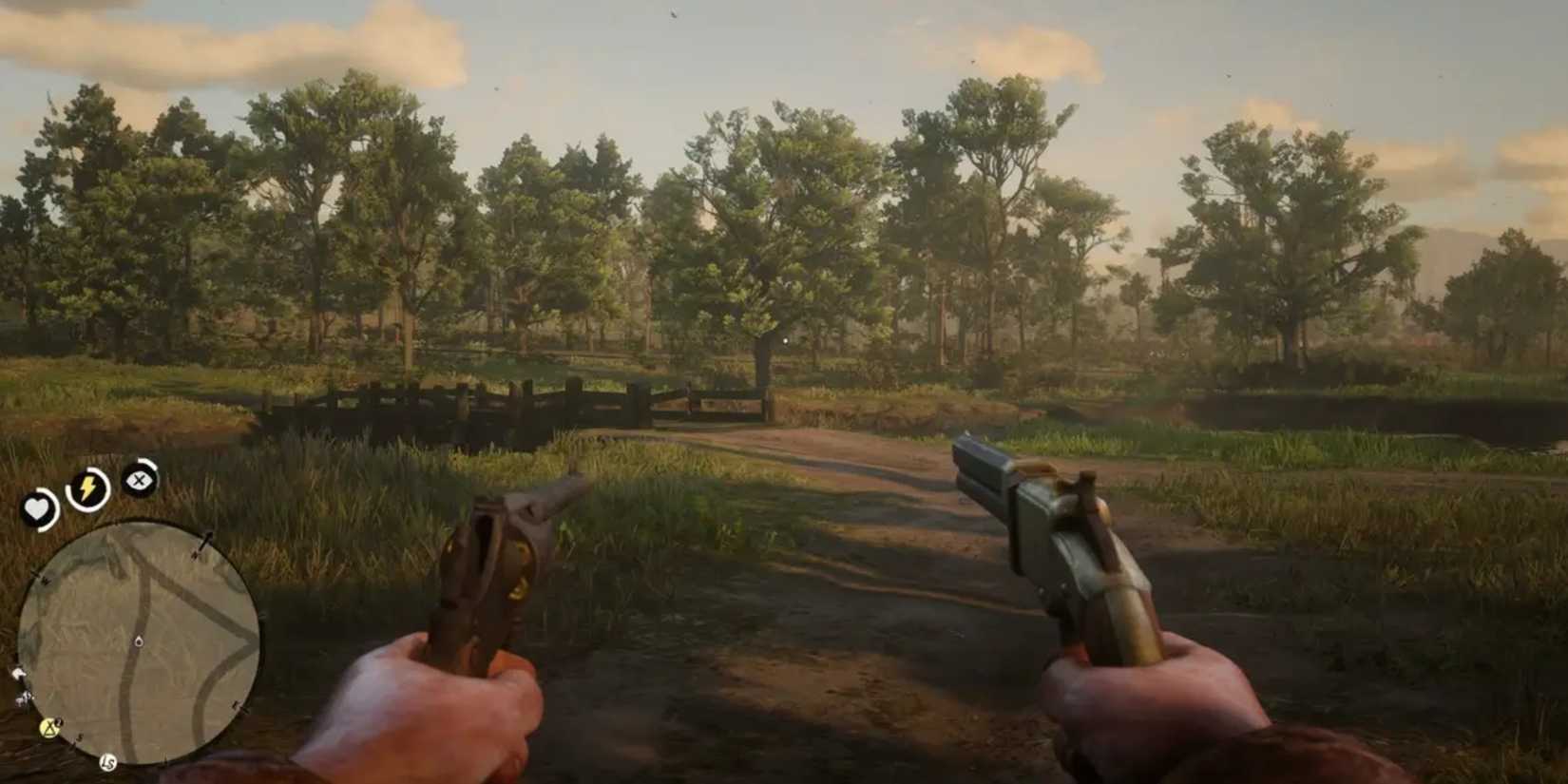
Task: Click the crosshair dot at screen center
Action: 784,339
